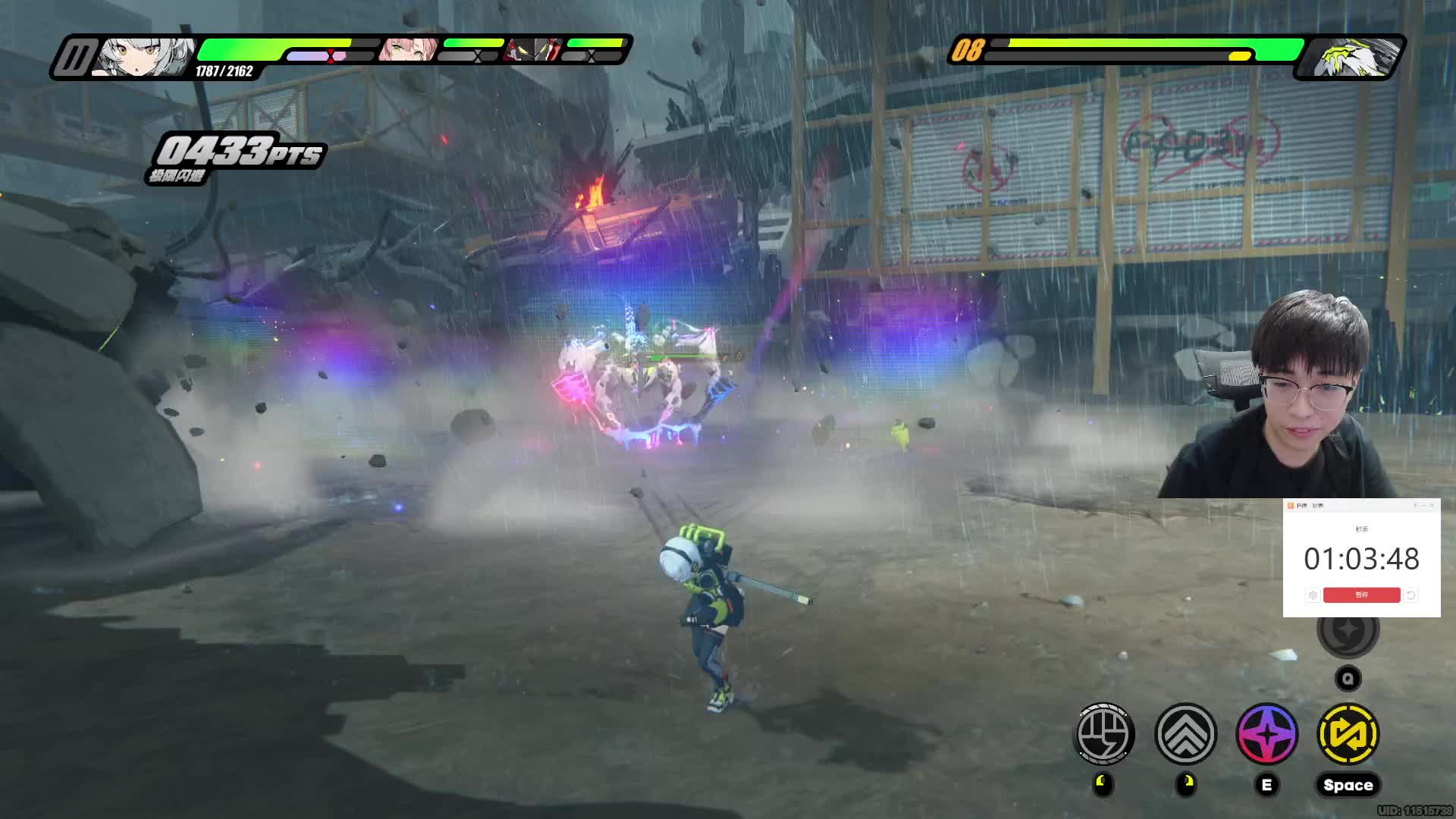
Task: Reset the stopwatch with the circular arrow
Action: (x=1411, y=595)
